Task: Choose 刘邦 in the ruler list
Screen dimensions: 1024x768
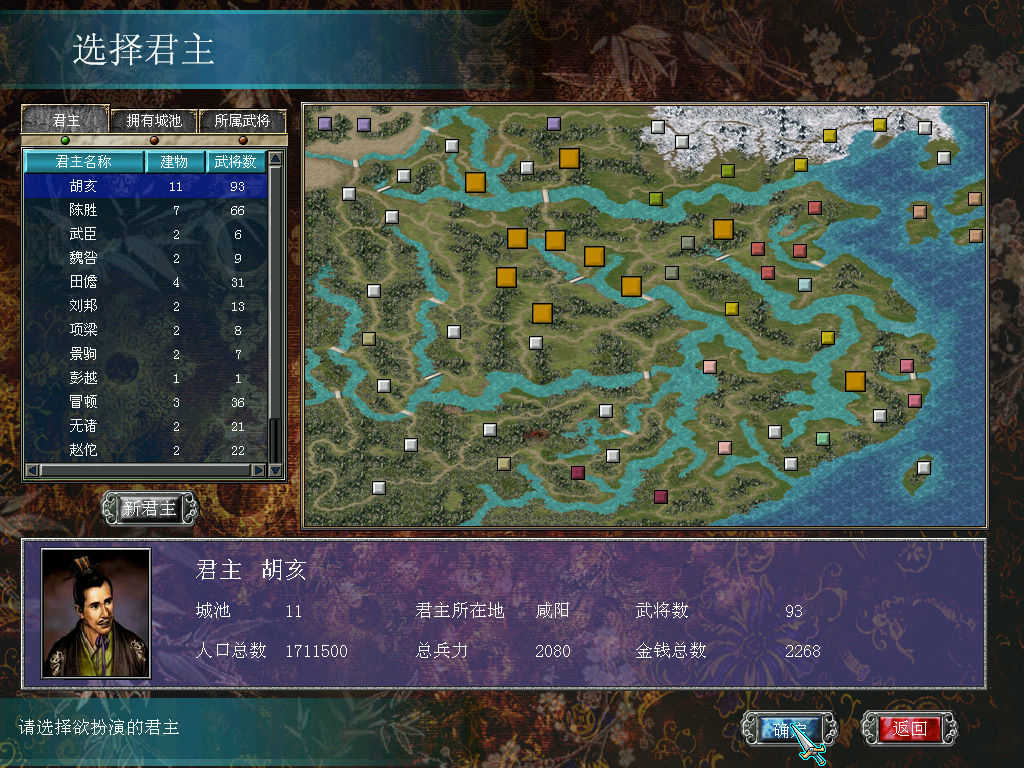Action: point(84,305)
